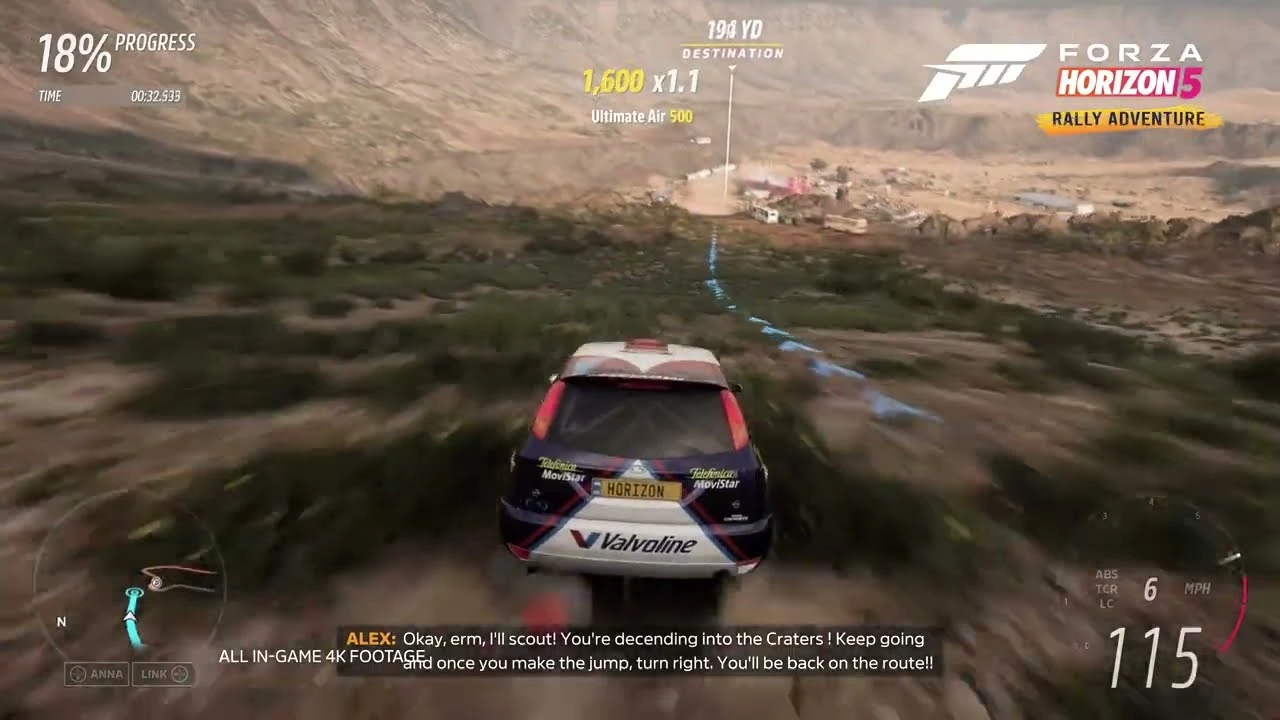The width and height of the screenshot is (1280, 720).
Task: Click the HORIZON license plate on the car
Action: point(637,491)
